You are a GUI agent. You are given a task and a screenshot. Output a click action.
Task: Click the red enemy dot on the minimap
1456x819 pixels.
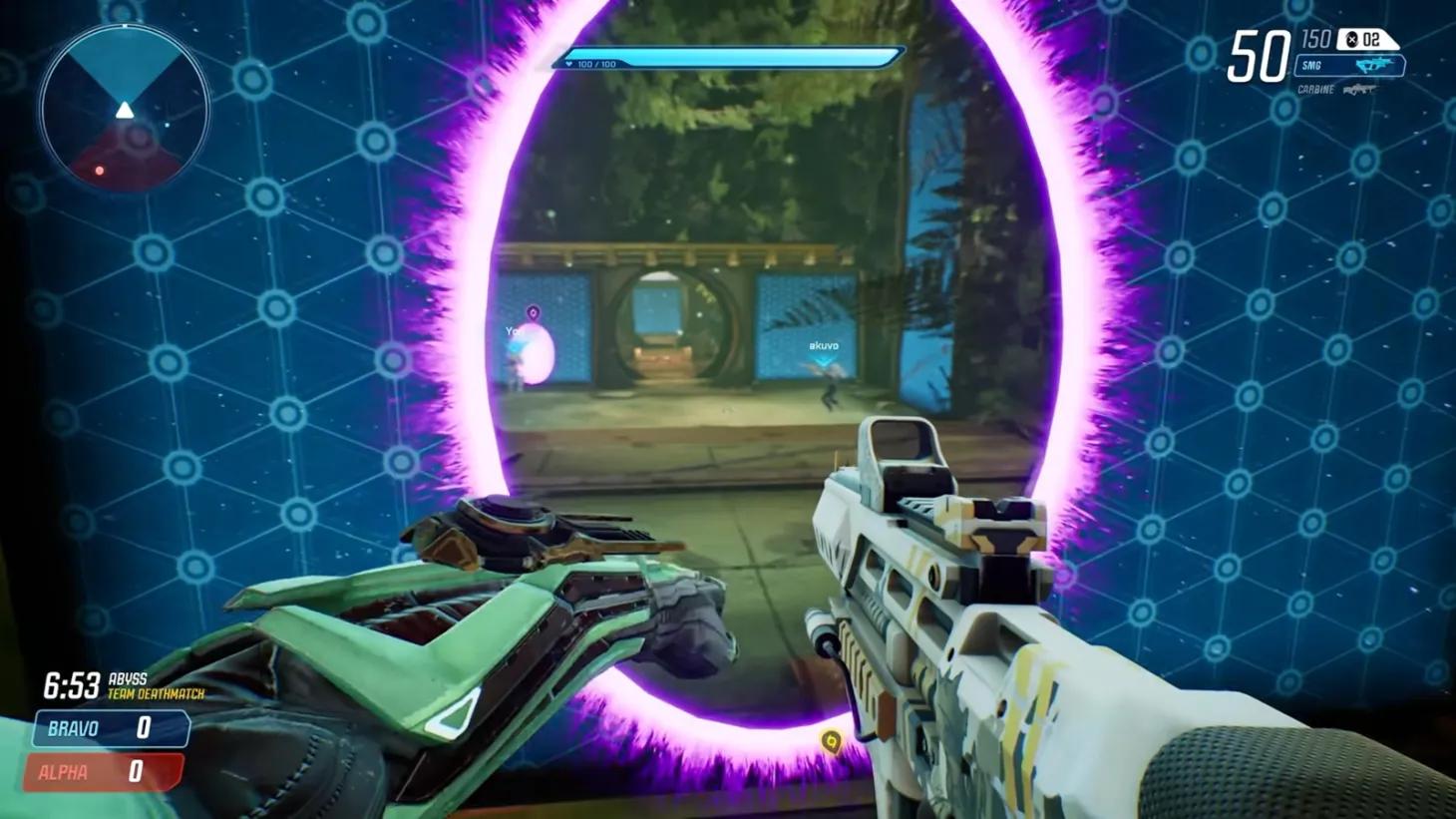100,172
